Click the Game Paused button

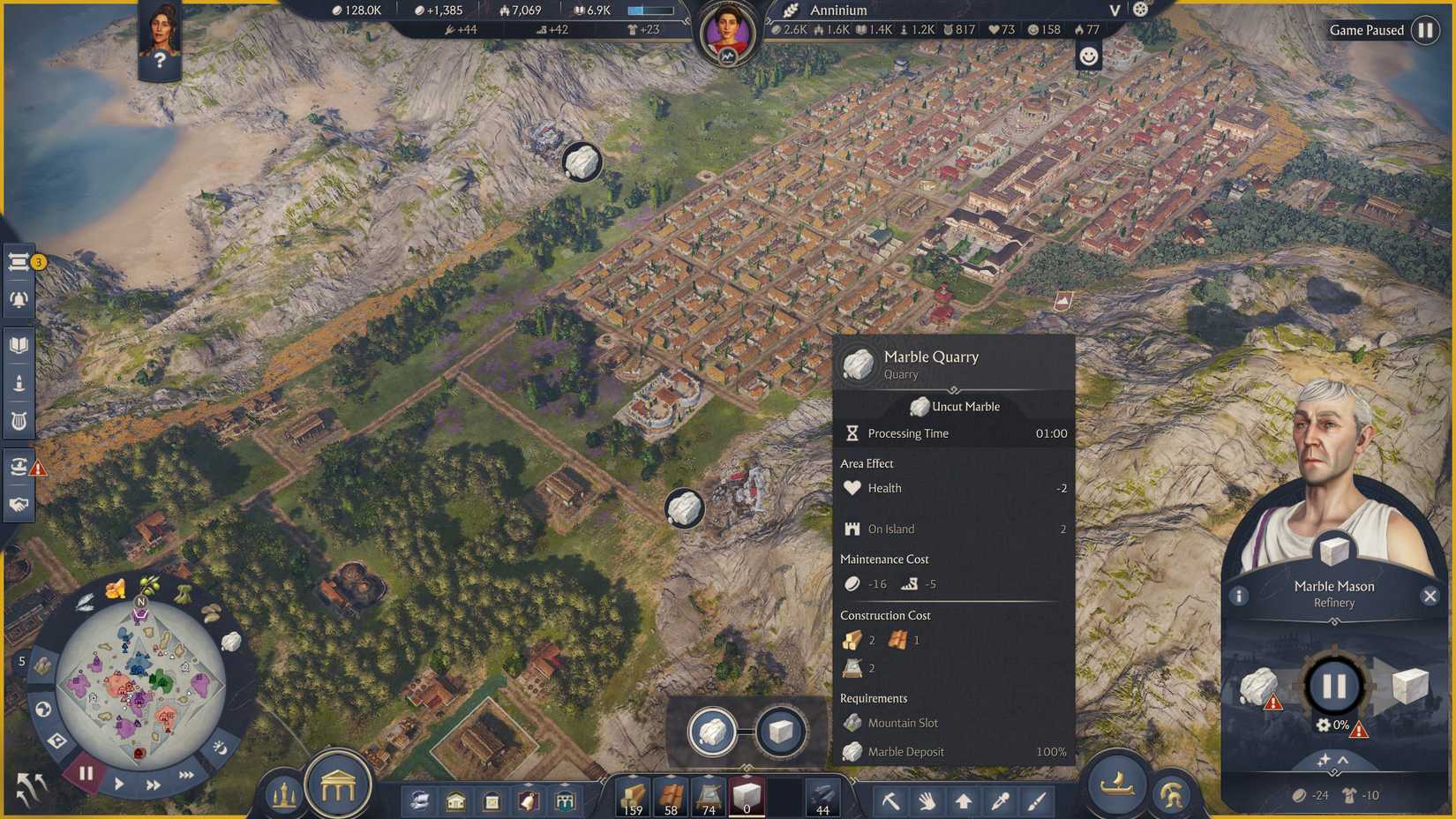(1368, 29)
